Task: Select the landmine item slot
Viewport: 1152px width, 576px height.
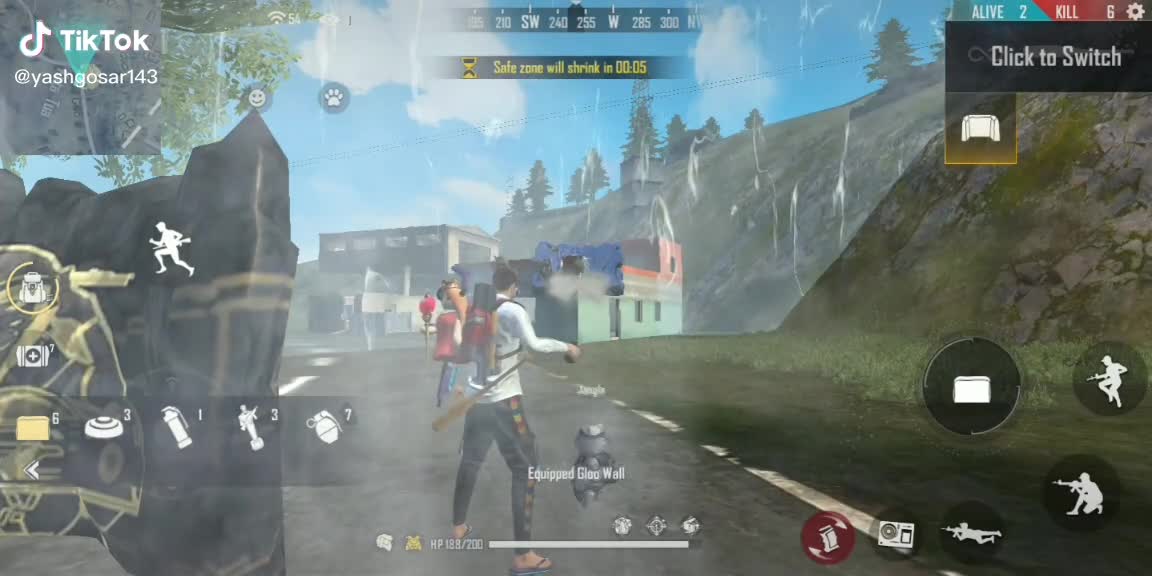Action: [x=103, y=427]
